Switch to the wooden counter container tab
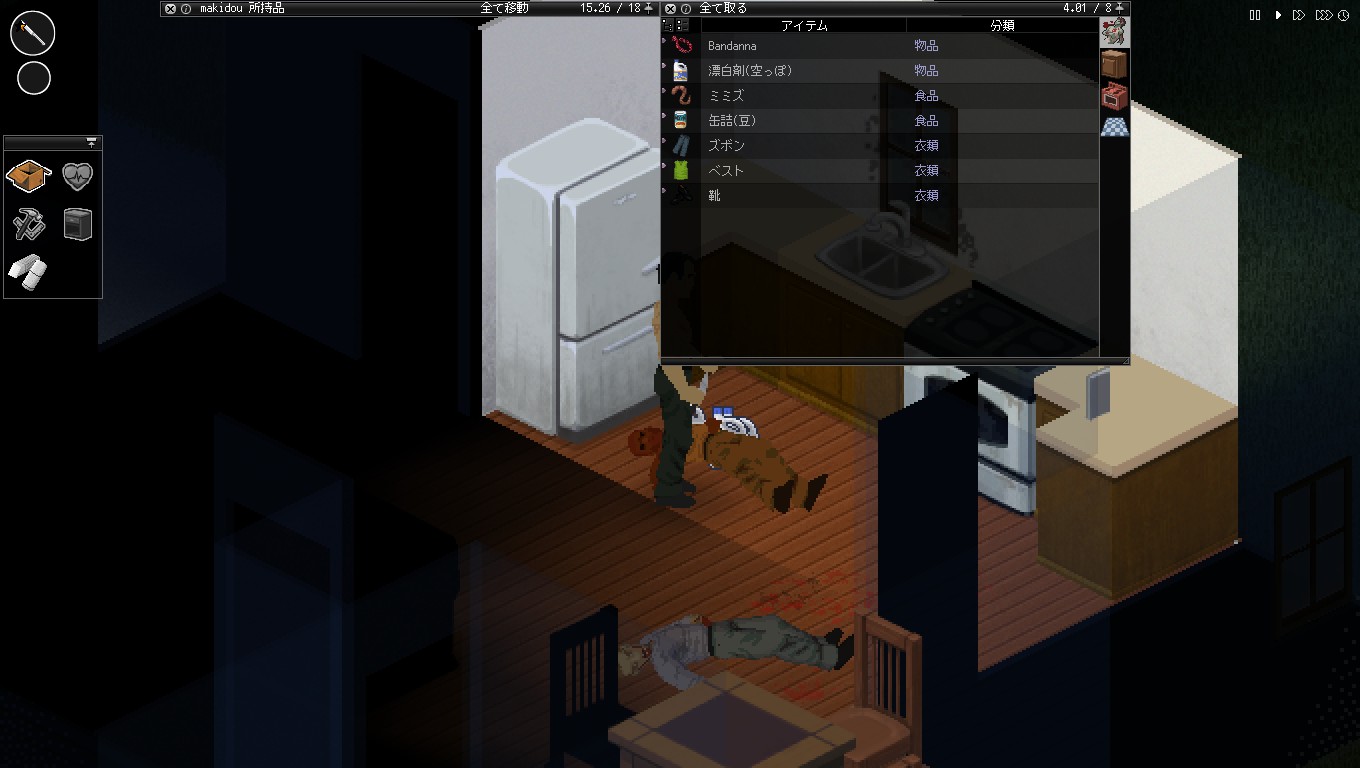1360x768 pixels. [1114, 63]
